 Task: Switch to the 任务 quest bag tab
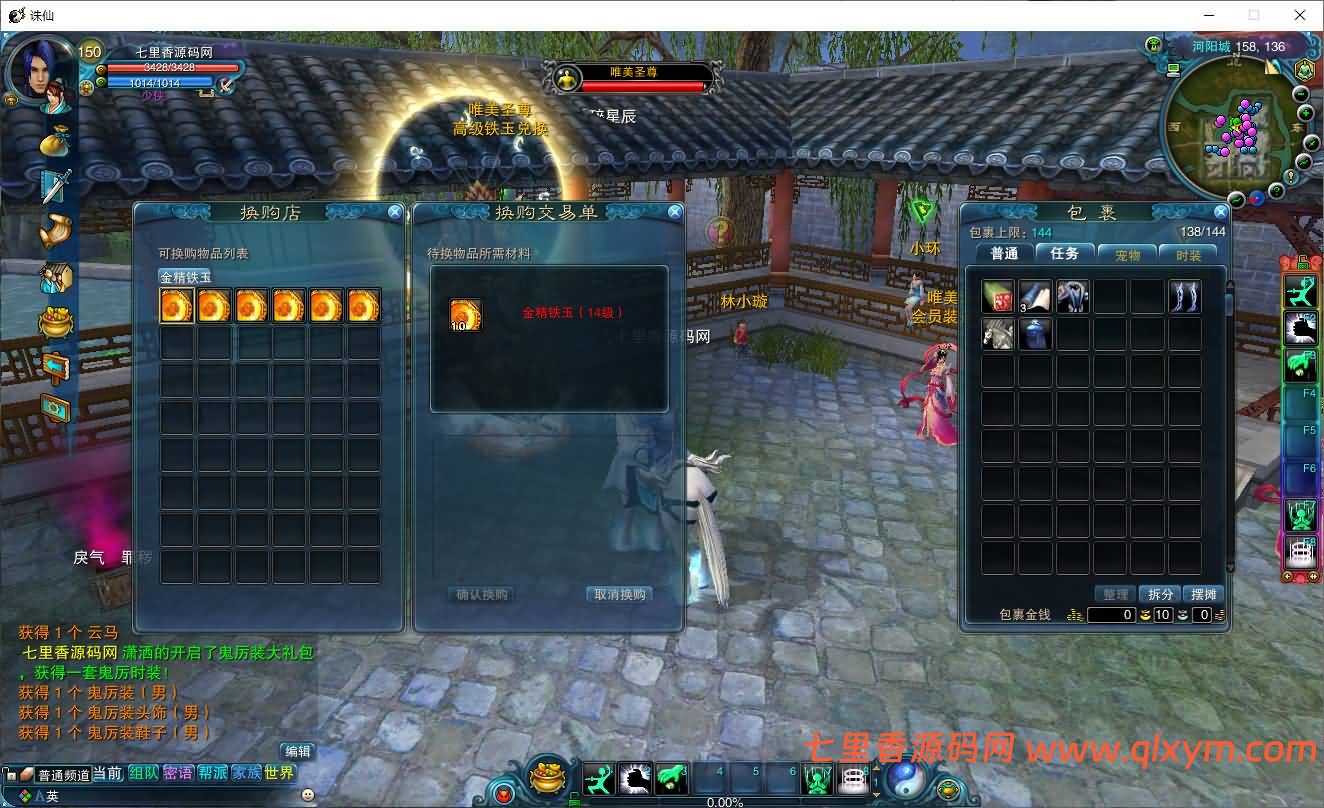(1064, 254)
